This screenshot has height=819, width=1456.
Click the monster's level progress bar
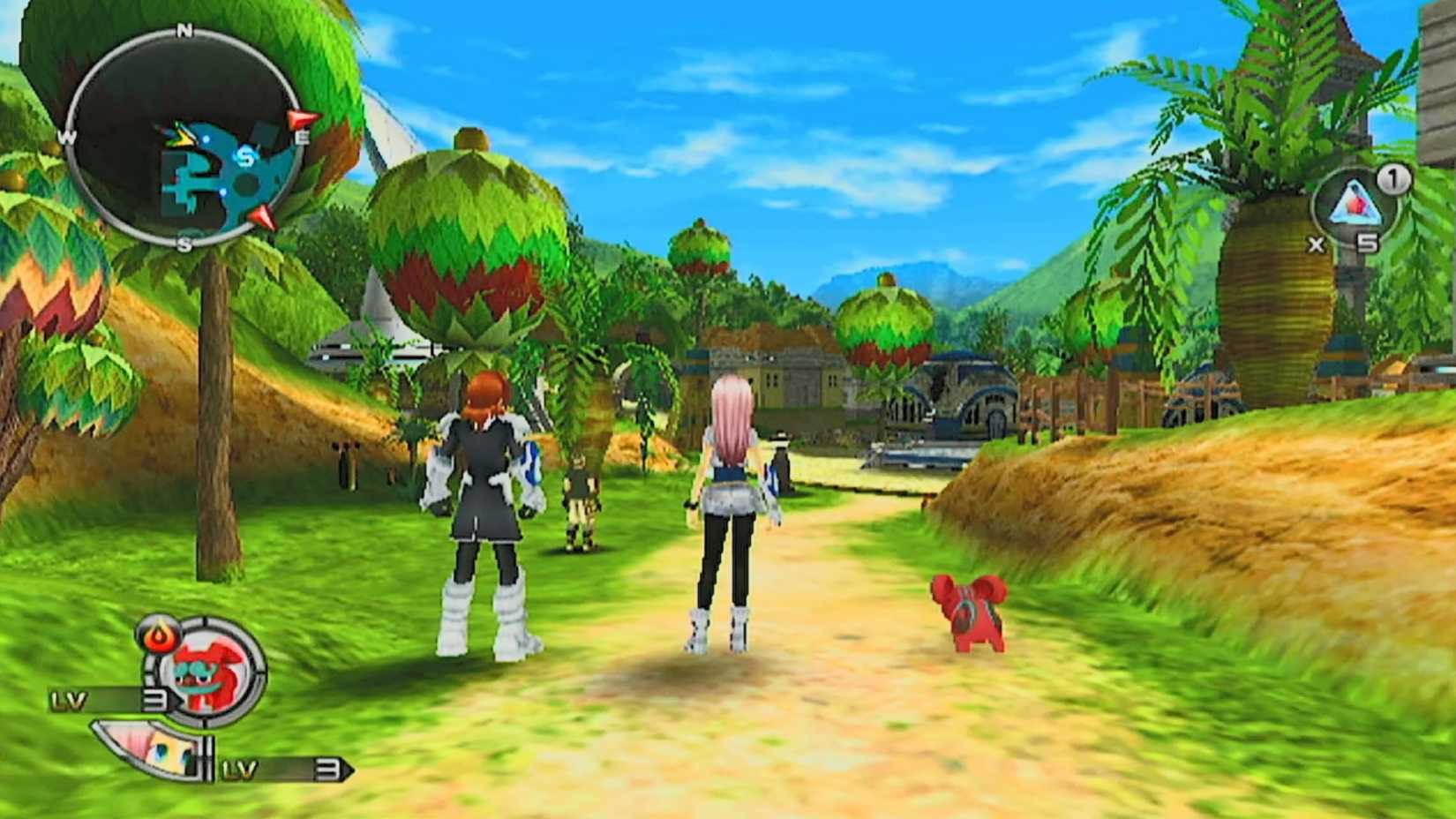point(113,699)
